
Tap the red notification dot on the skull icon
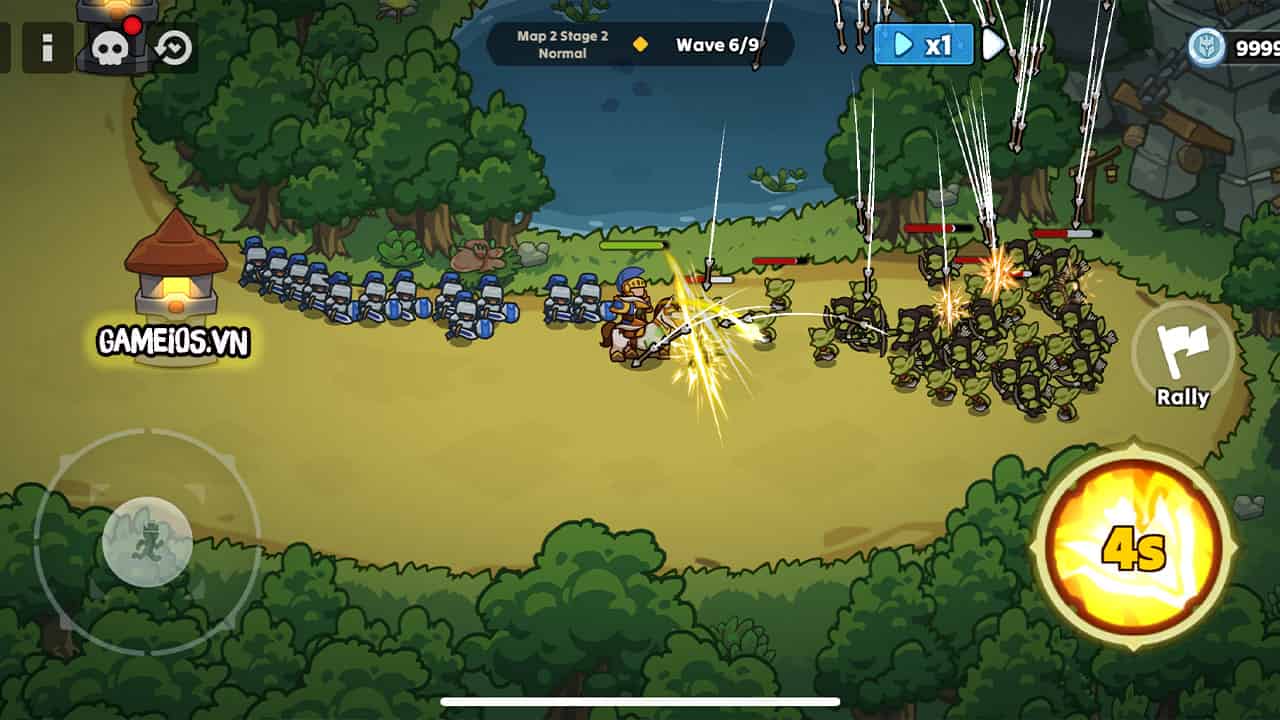[x=131, y=24]
